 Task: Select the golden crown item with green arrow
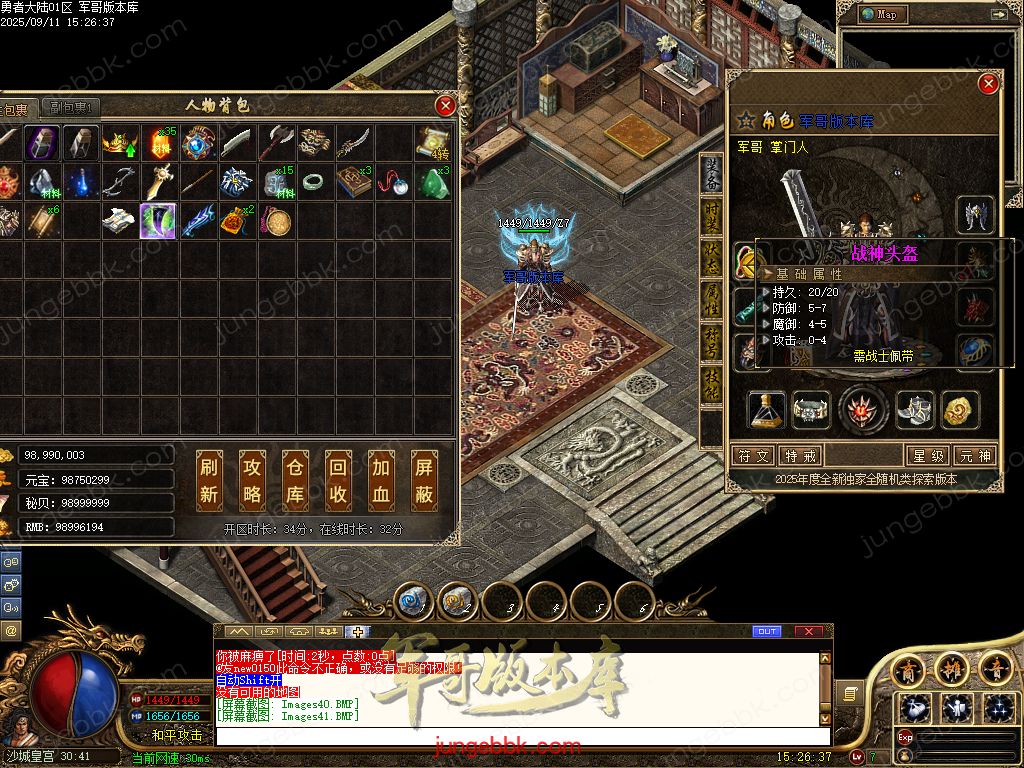120,144
